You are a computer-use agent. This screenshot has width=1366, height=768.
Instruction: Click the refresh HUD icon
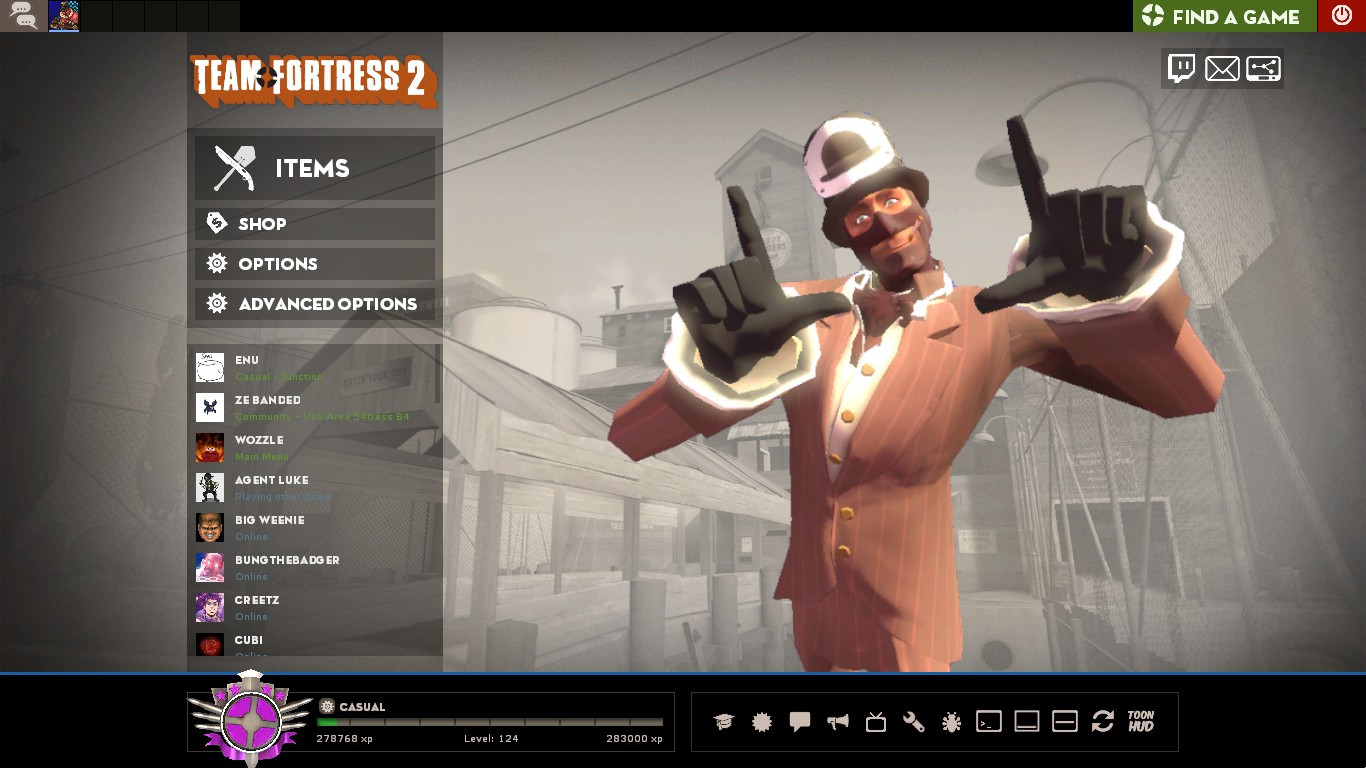tap(1104, 721)
